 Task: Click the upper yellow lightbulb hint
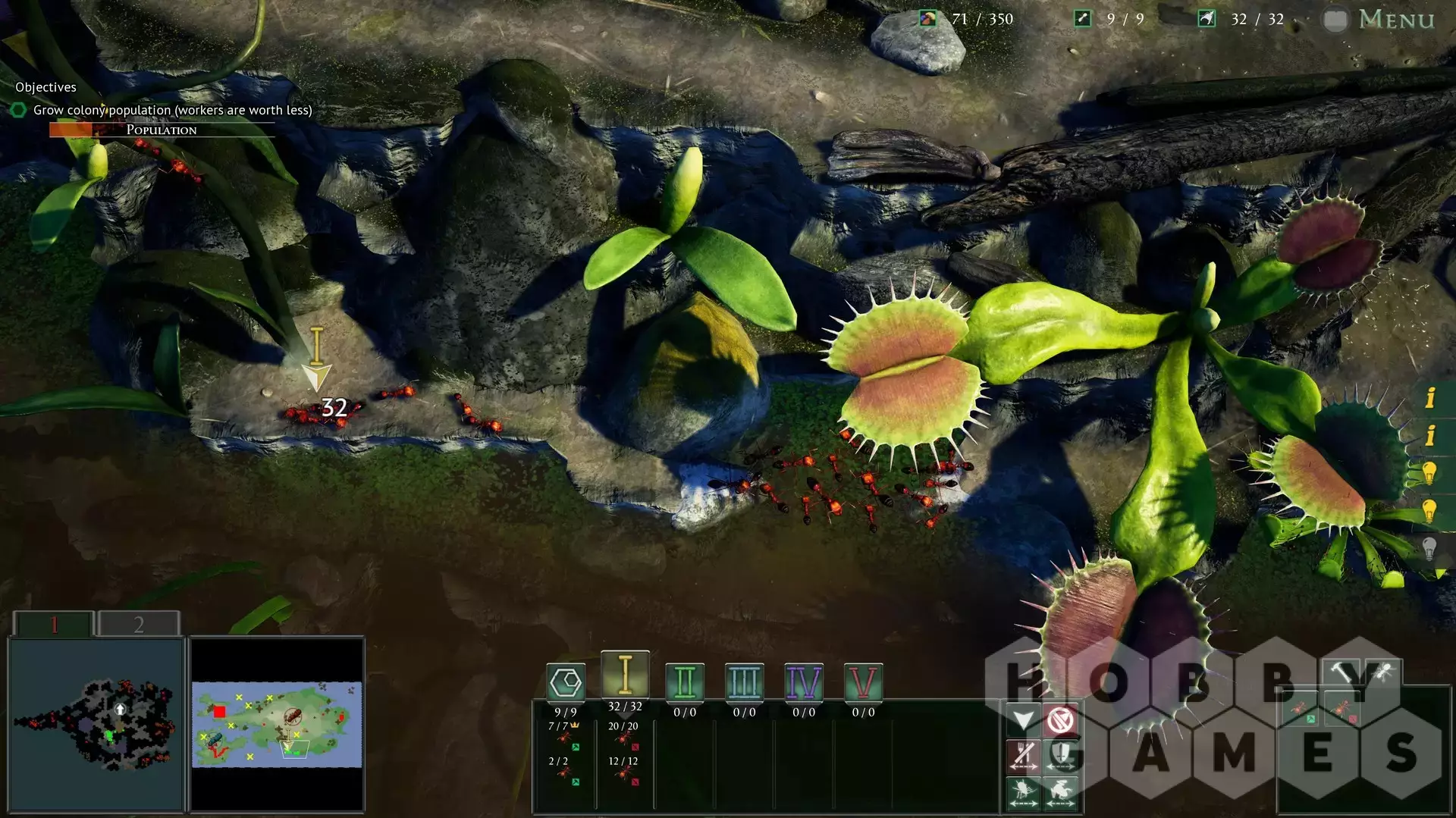pyautogui.click(x=1429, y=473)
